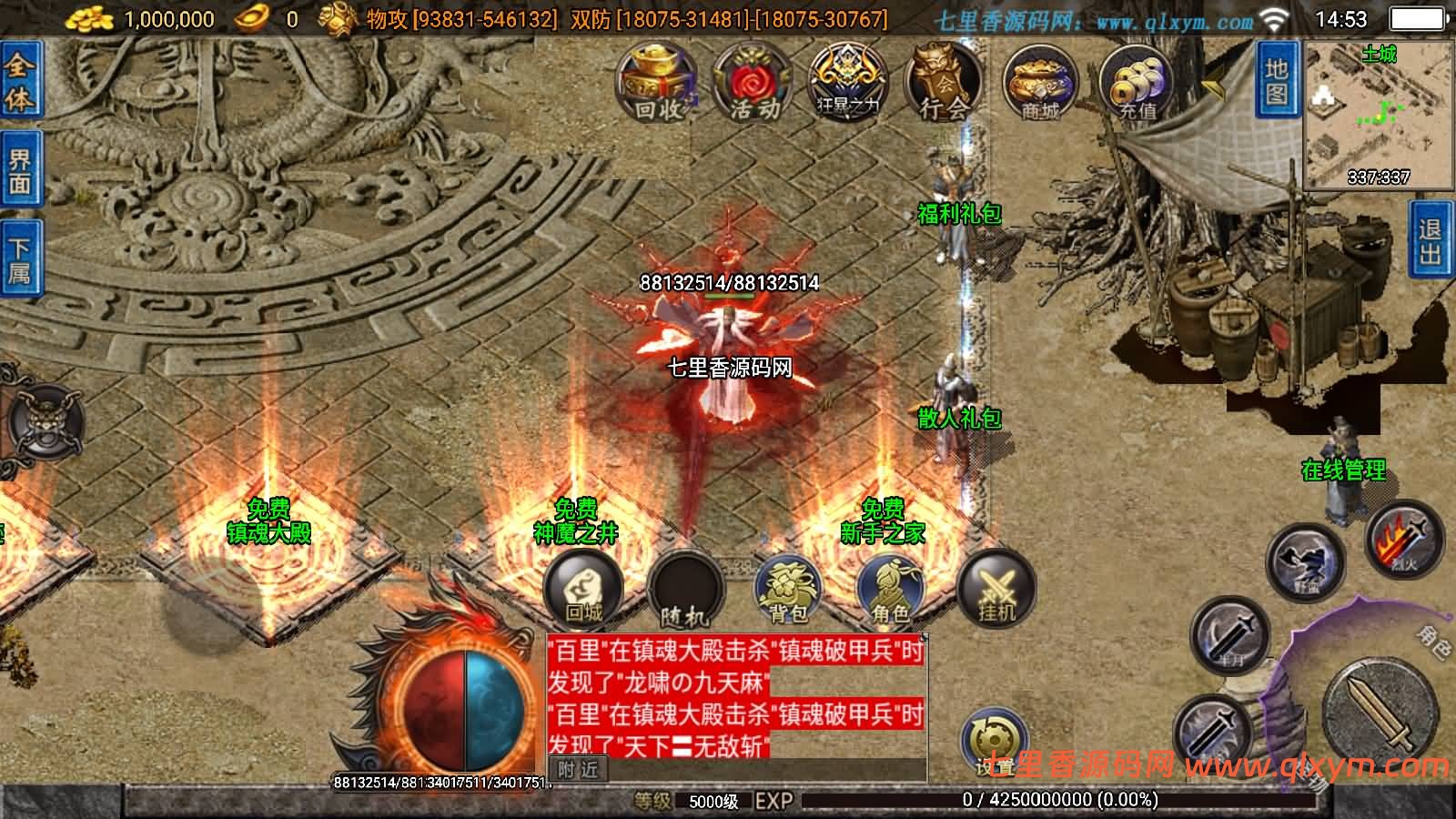Click the 在线管理 online management link
This screenshot has width=1456, height=819.
point(1344,471)
